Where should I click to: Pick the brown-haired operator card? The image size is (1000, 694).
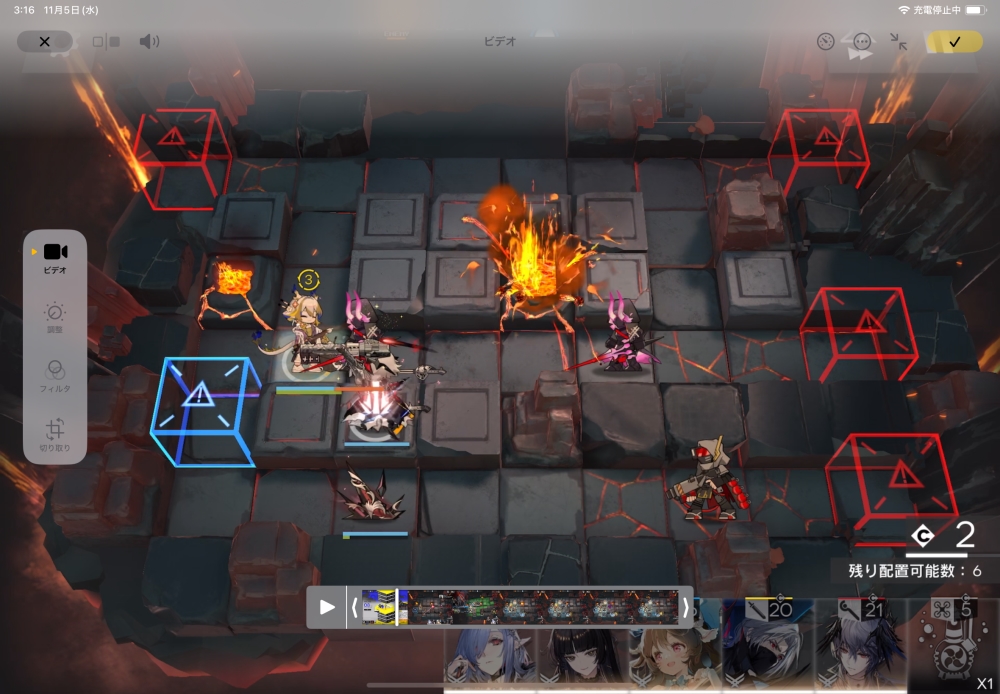click(x=671, y=655)
